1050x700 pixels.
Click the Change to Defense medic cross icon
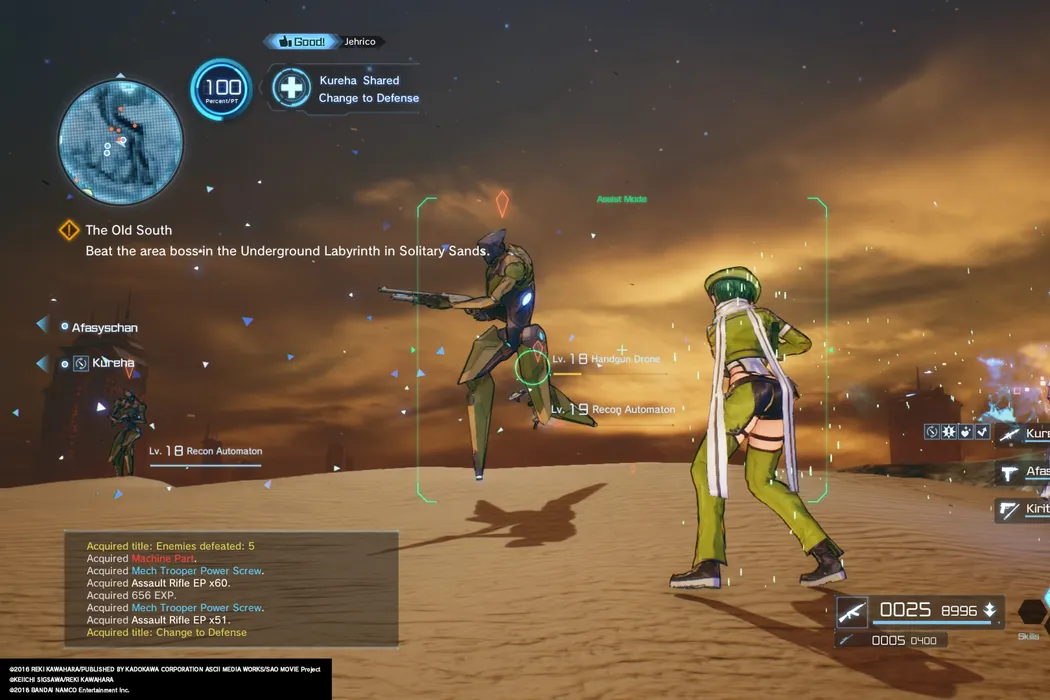click(291, 88)
